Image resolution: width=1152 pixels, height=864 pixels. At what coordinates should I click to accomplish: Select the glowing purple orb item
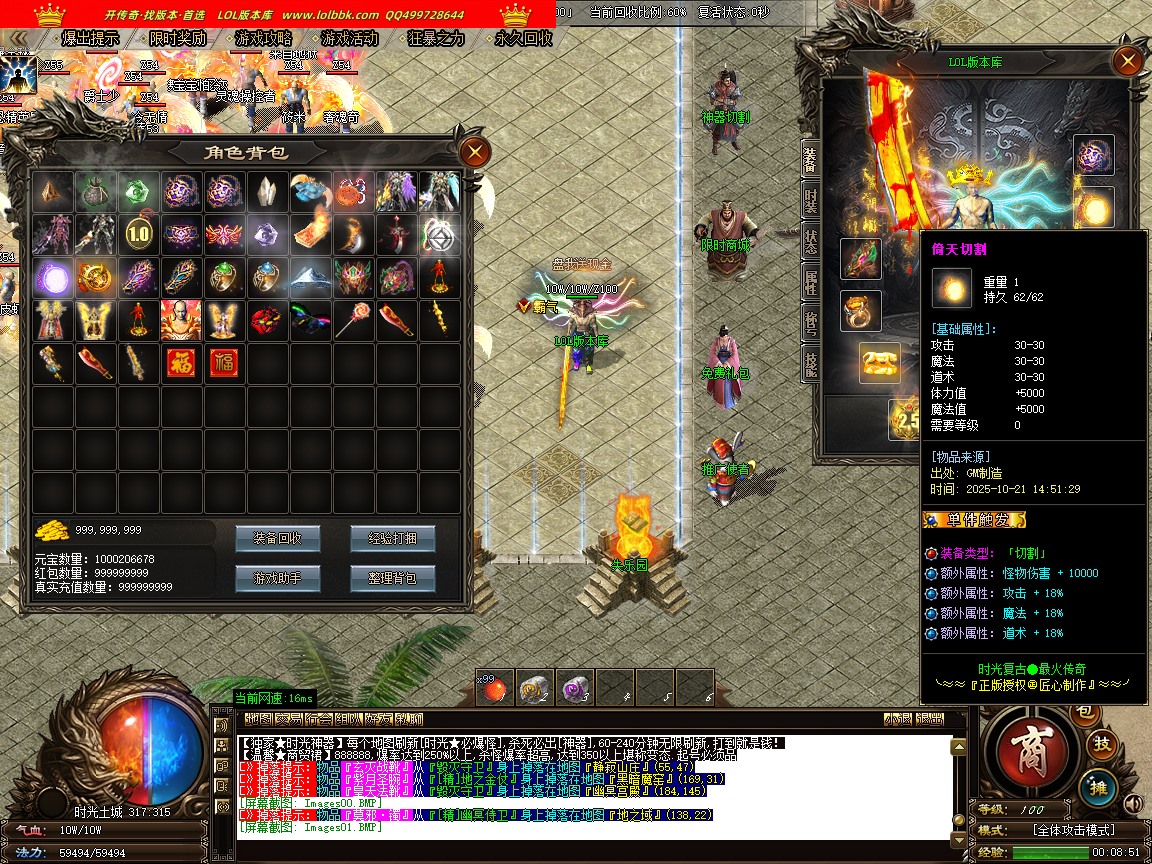52,277
